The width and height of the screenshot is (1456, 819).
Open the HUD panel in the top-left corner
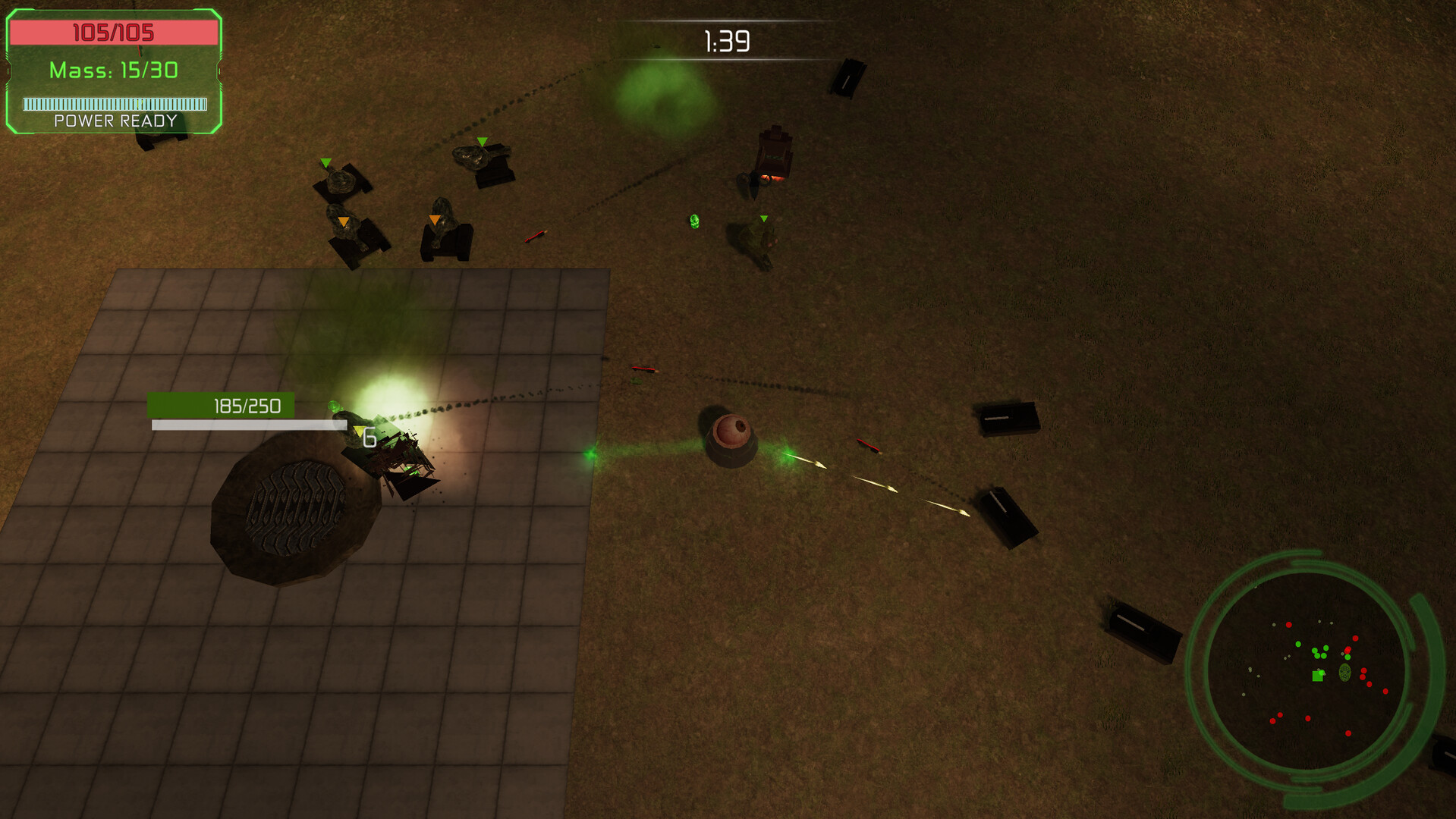click(x=112, y=72)
